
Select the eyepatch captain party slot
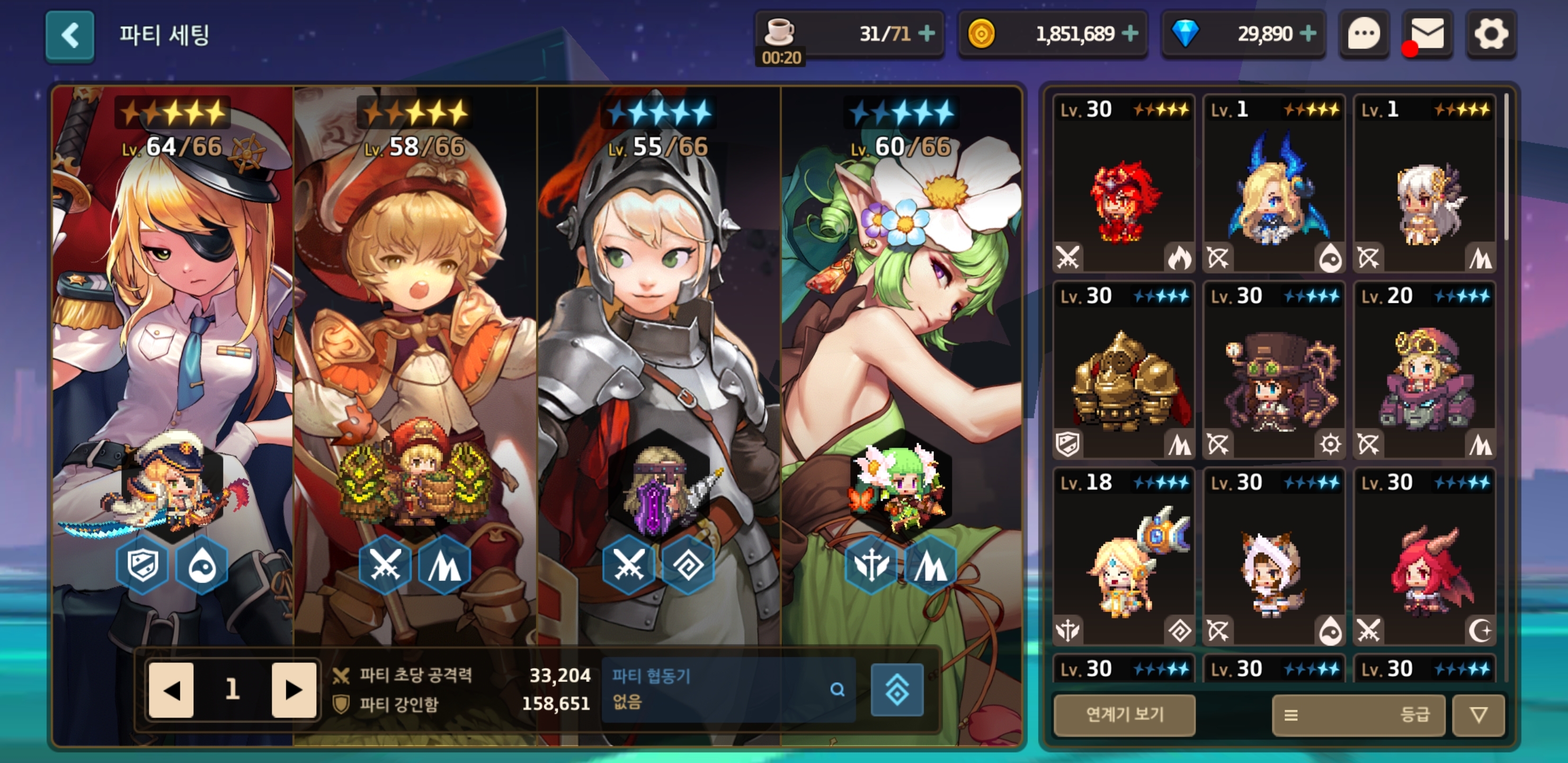(x=173, y=366)
